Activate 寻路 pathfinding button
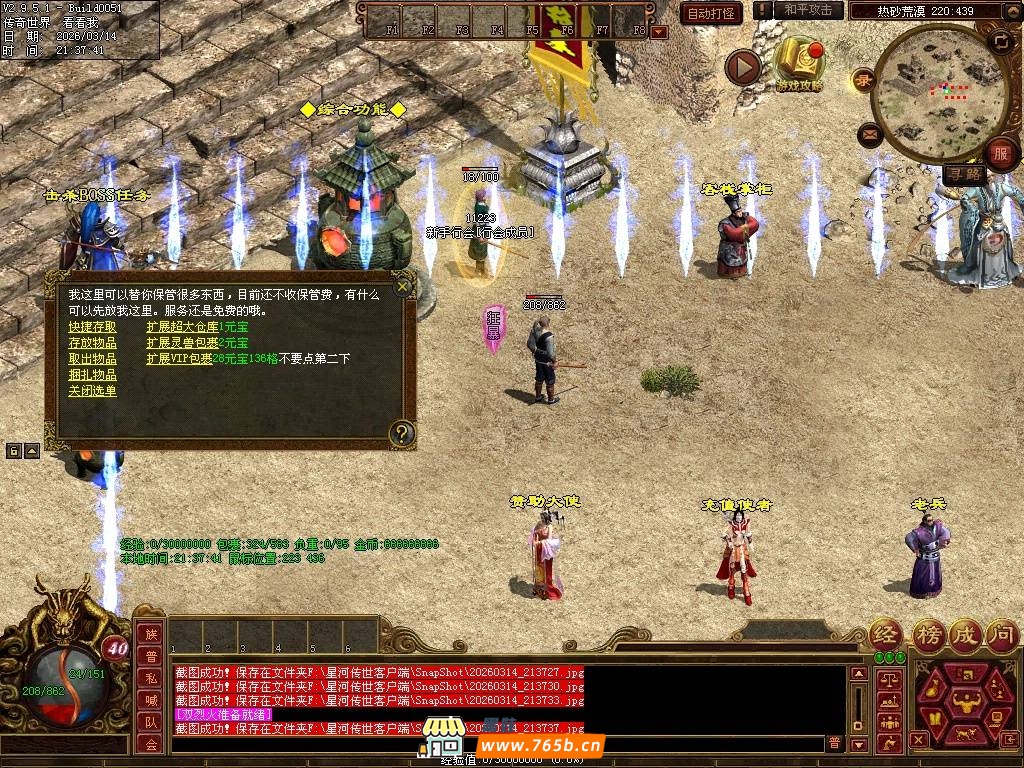 tap(965, 174)
